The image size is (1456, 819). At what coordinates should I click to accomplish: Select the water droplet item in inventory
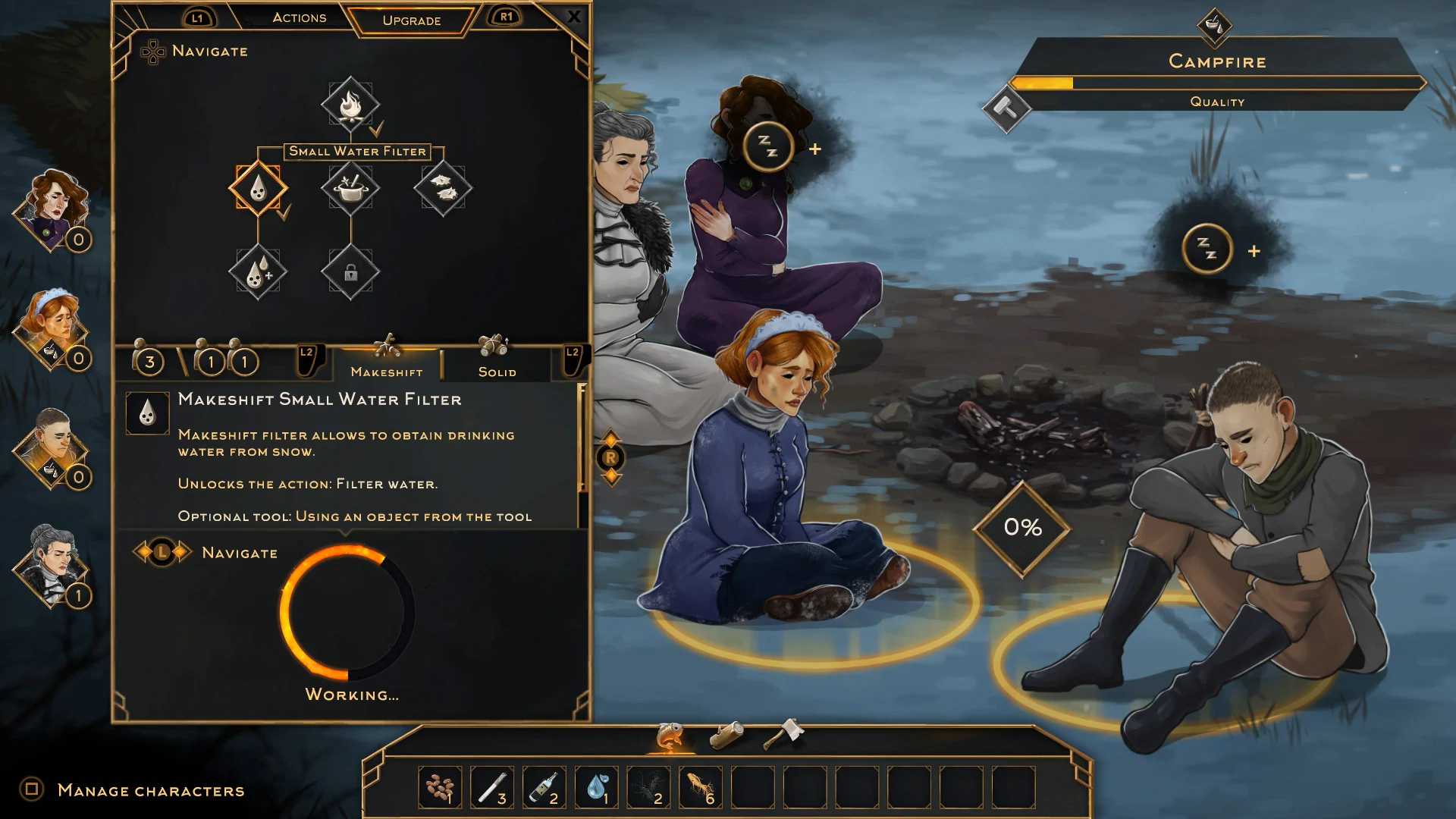(x=597, y=786)
